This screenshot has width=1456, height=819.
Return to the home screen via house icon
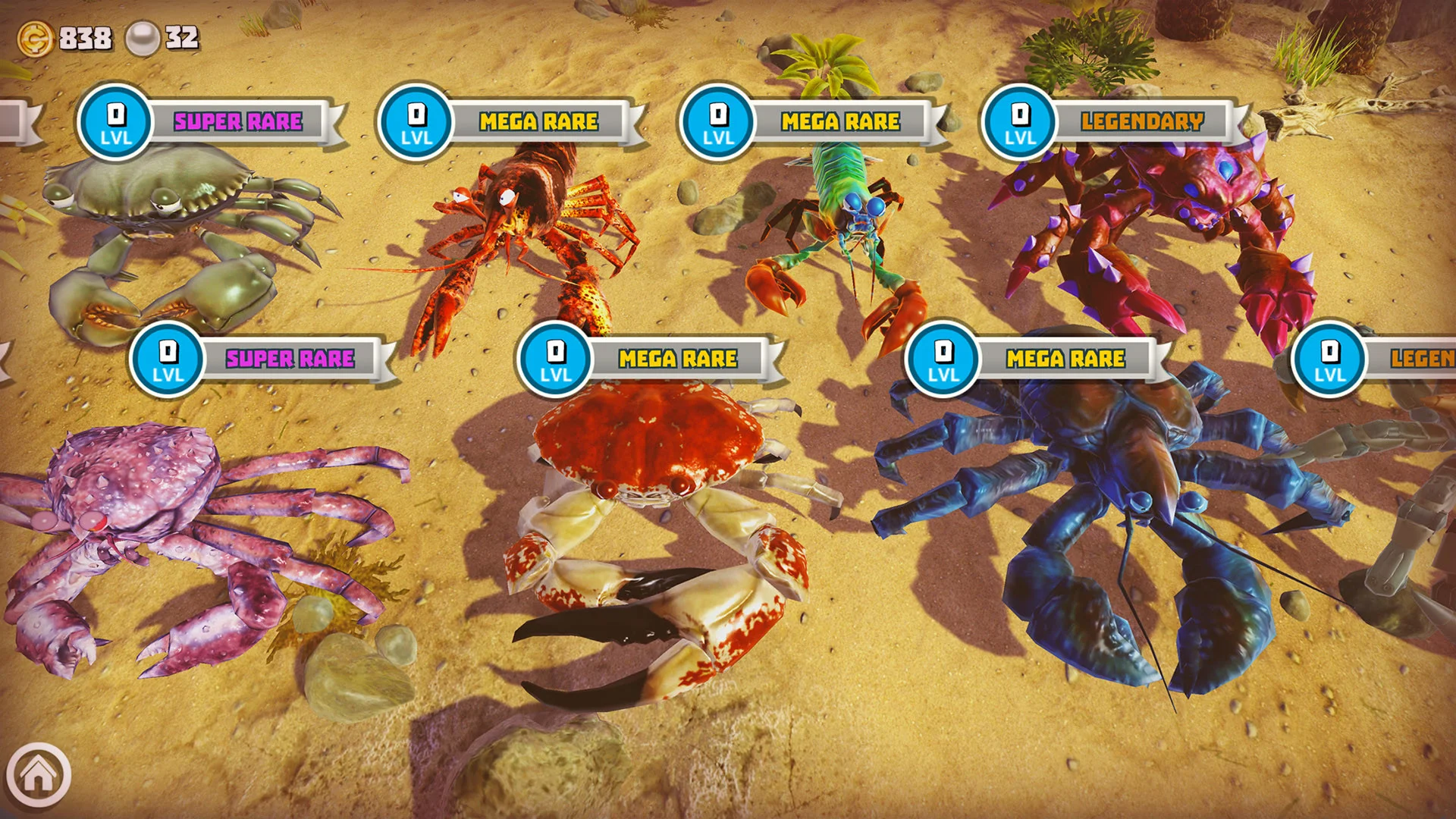point(38,775)
